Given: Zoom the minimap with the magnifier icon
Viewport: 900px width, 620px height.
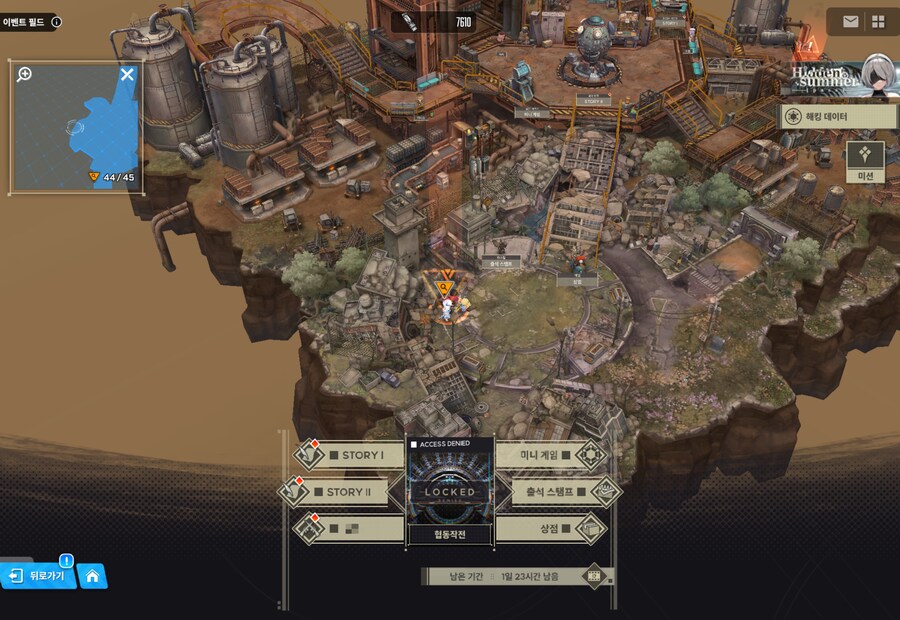Looking at the screenshot, I should [x=25, y=74].
